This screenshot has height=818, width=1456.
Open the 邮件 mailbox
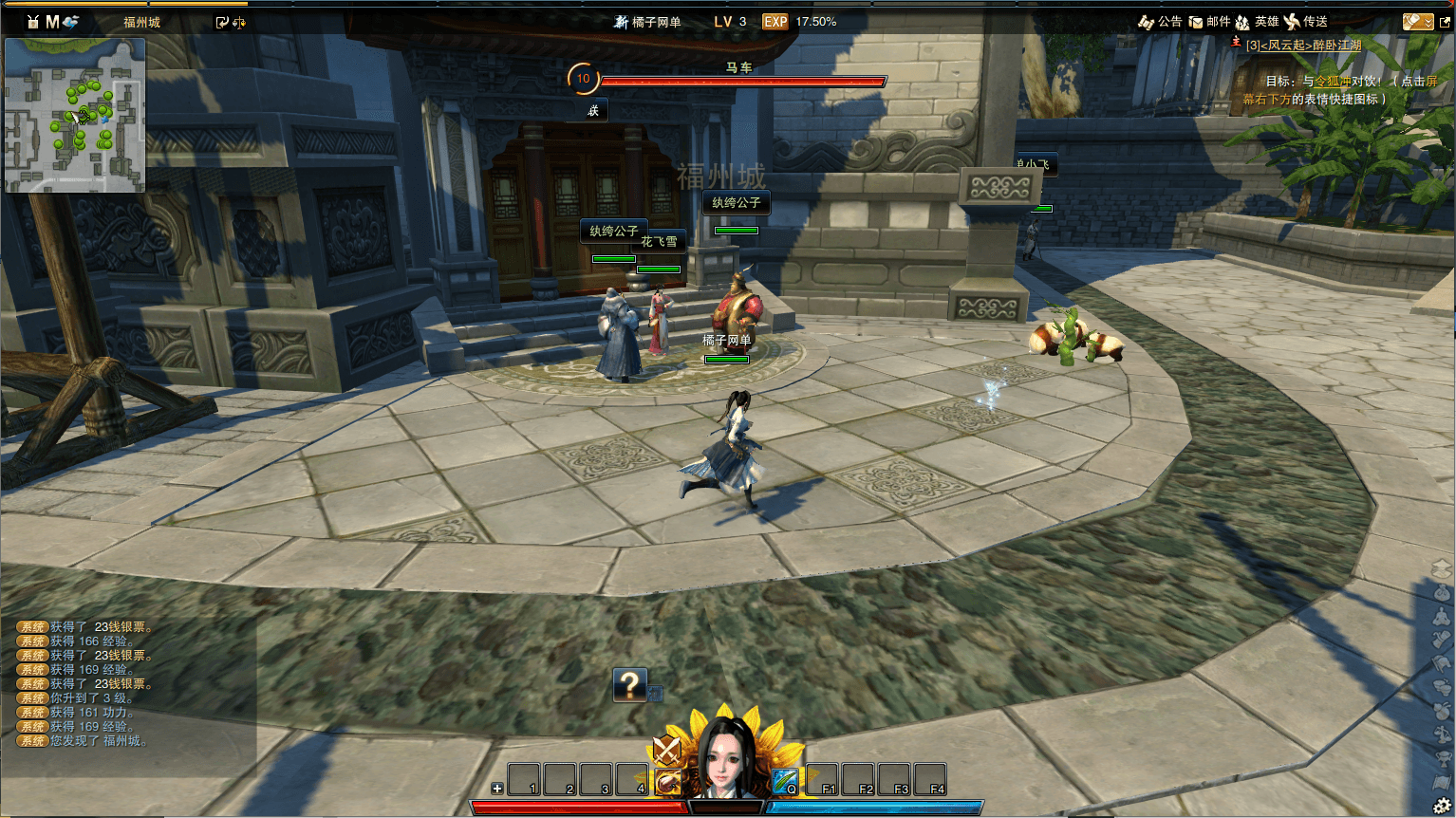pos(1209,22)
